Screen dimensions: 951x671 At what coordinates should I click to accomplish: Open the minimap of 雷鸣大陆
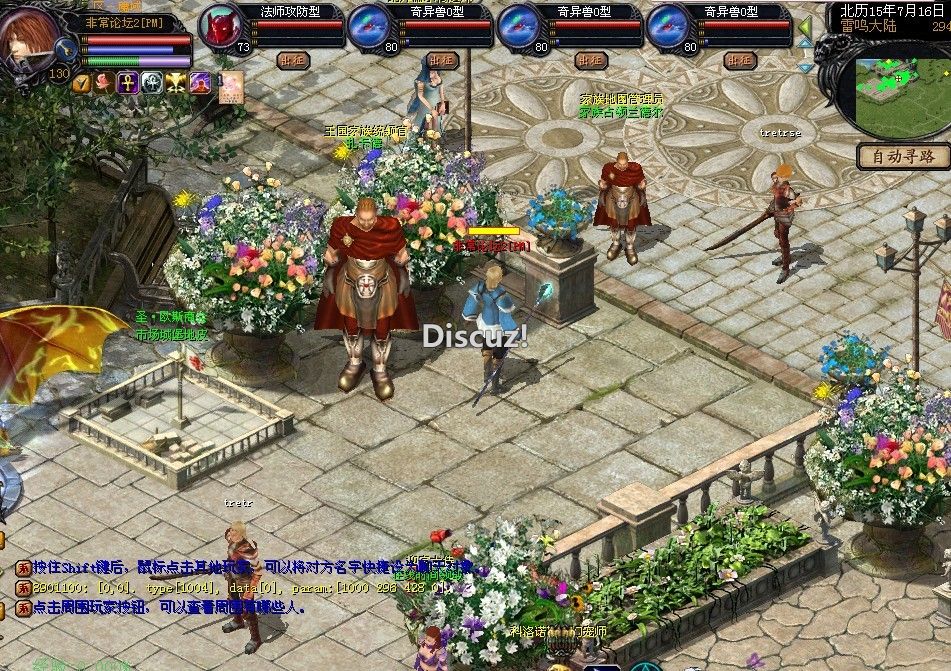tap(900, 90)
